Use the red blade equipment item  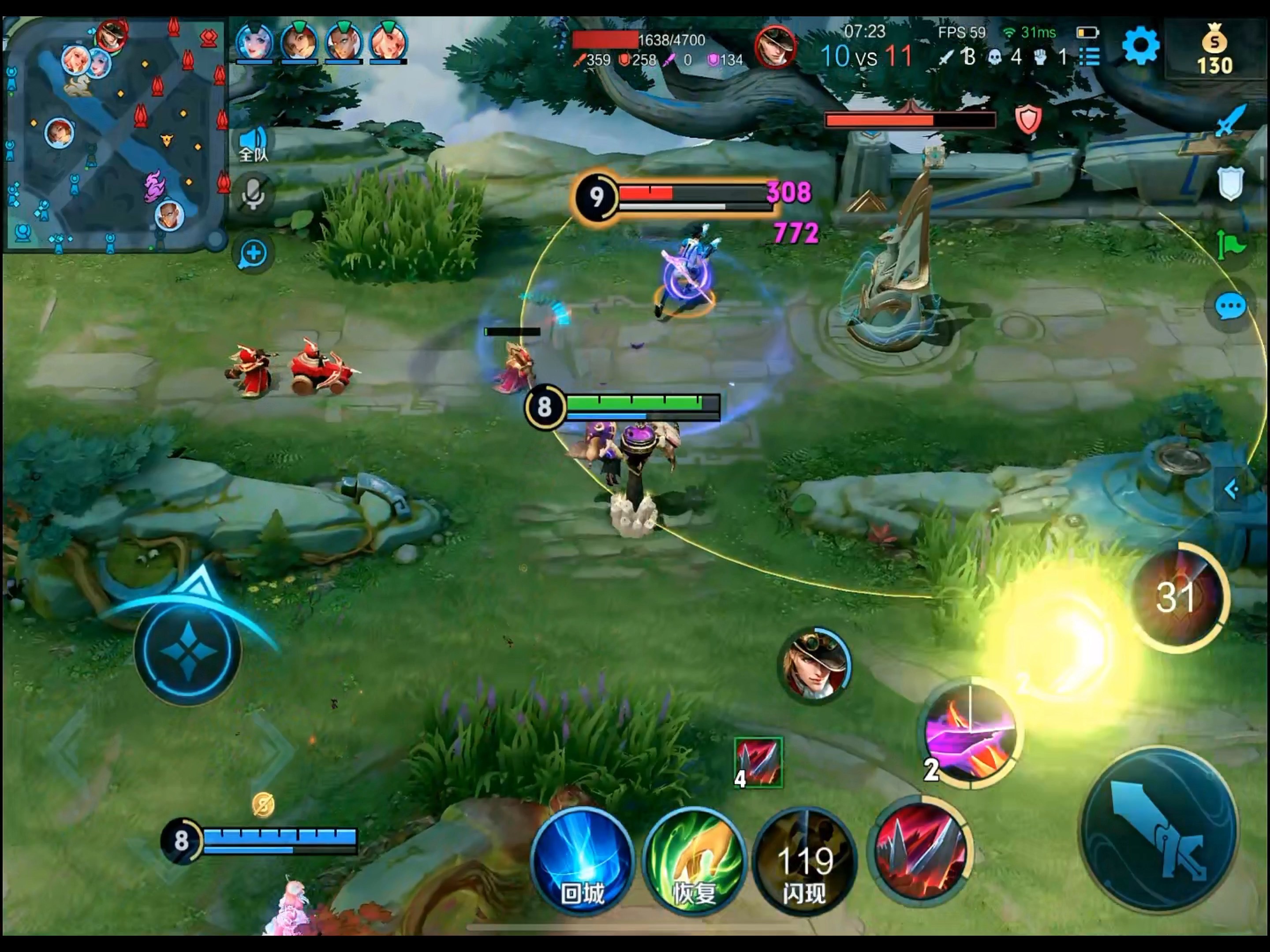(758, 762)
